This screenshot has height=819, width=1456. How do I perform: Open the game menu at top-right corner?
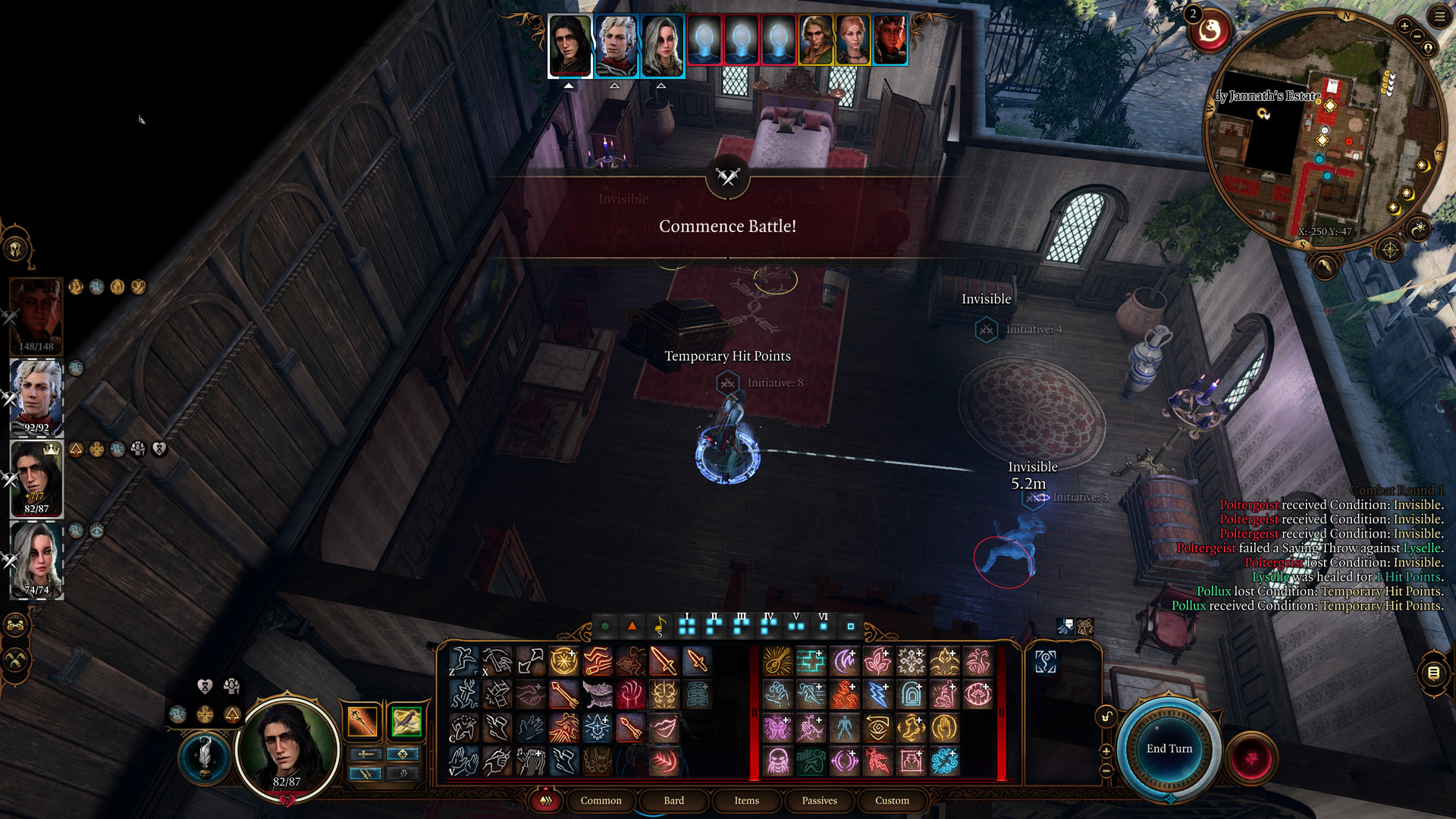click(x=1439, y=16)
